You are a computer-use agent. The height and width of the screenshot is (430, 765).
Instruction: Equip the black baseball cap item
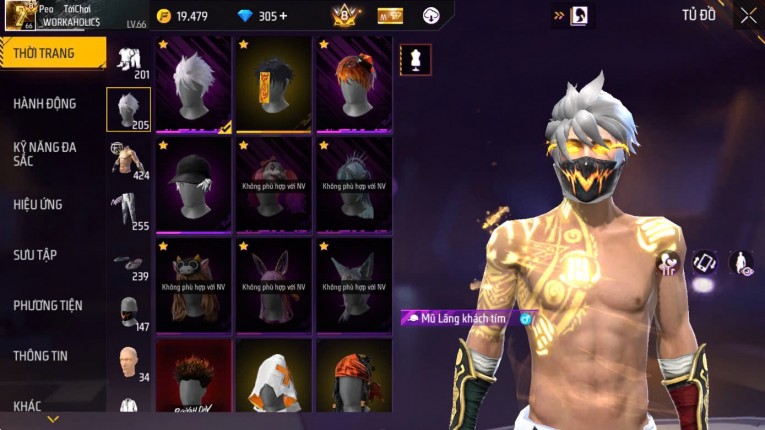pos(193,184)
